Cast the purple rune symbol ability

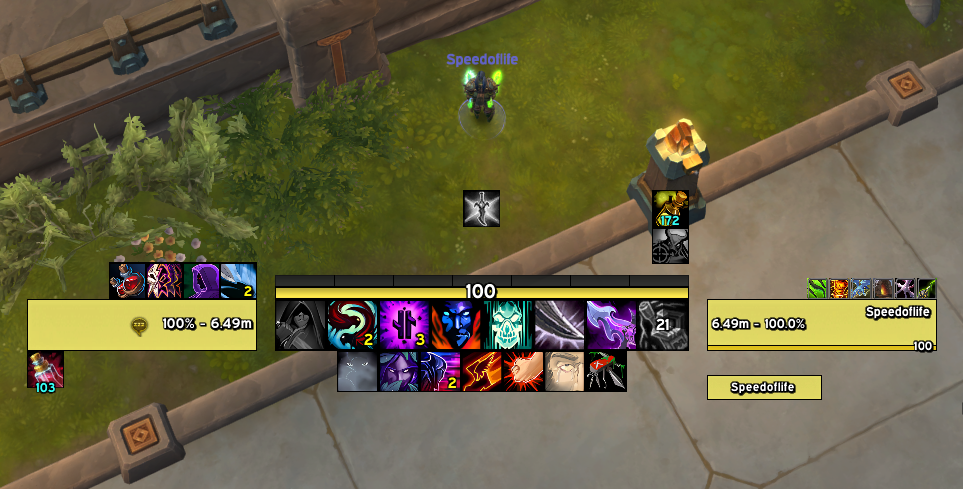[x=405, y=325]
